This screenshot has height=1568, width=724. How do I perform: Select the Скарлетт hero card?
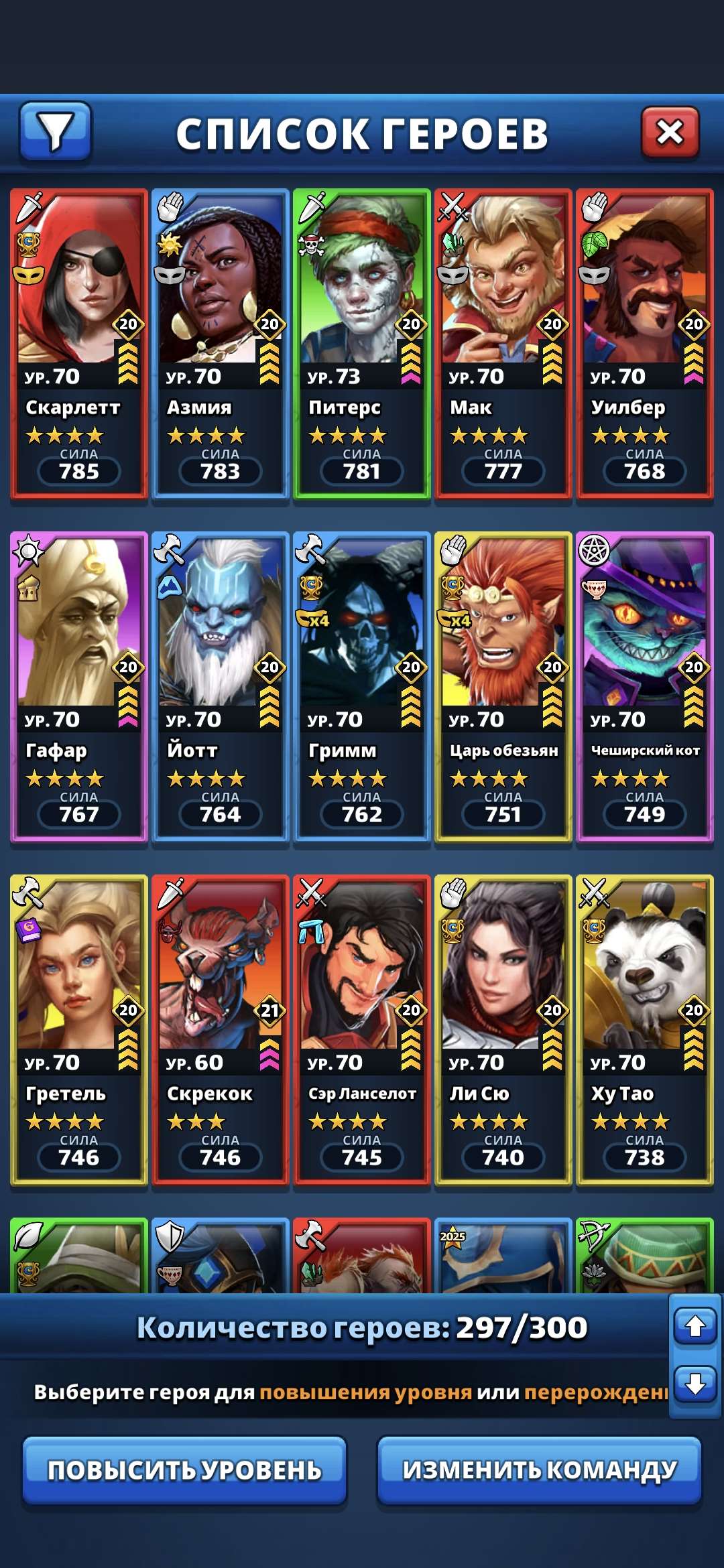pos(79,344)
